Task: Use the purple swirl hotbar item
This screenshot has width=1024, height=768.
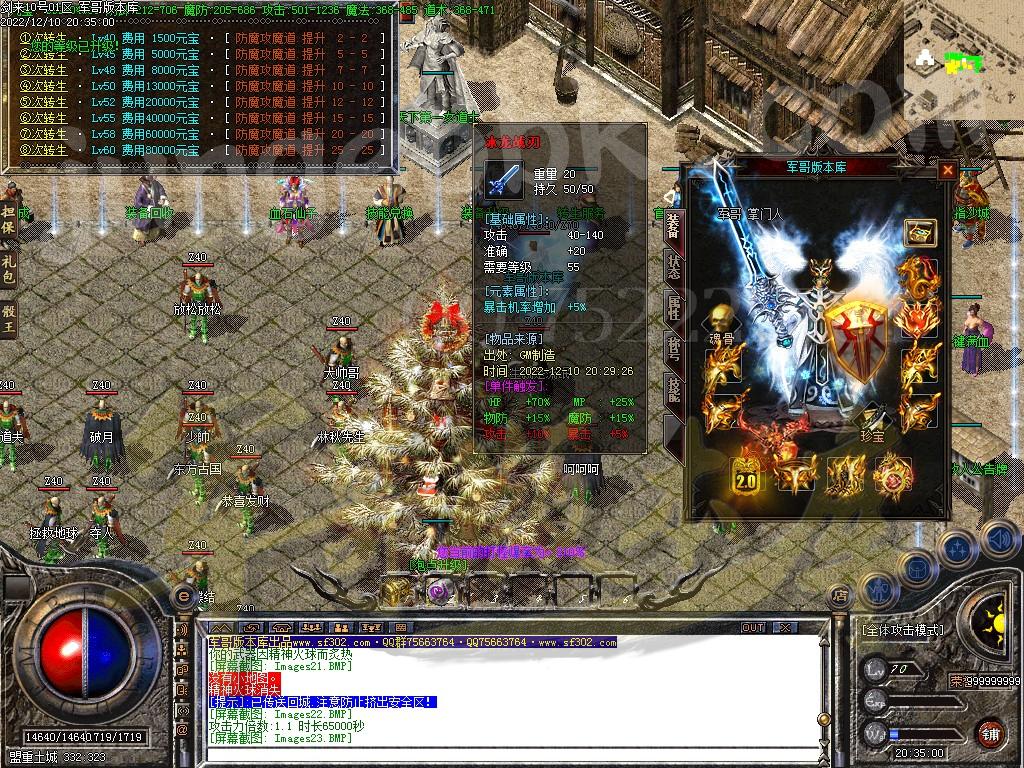Action: coord(437,593)
